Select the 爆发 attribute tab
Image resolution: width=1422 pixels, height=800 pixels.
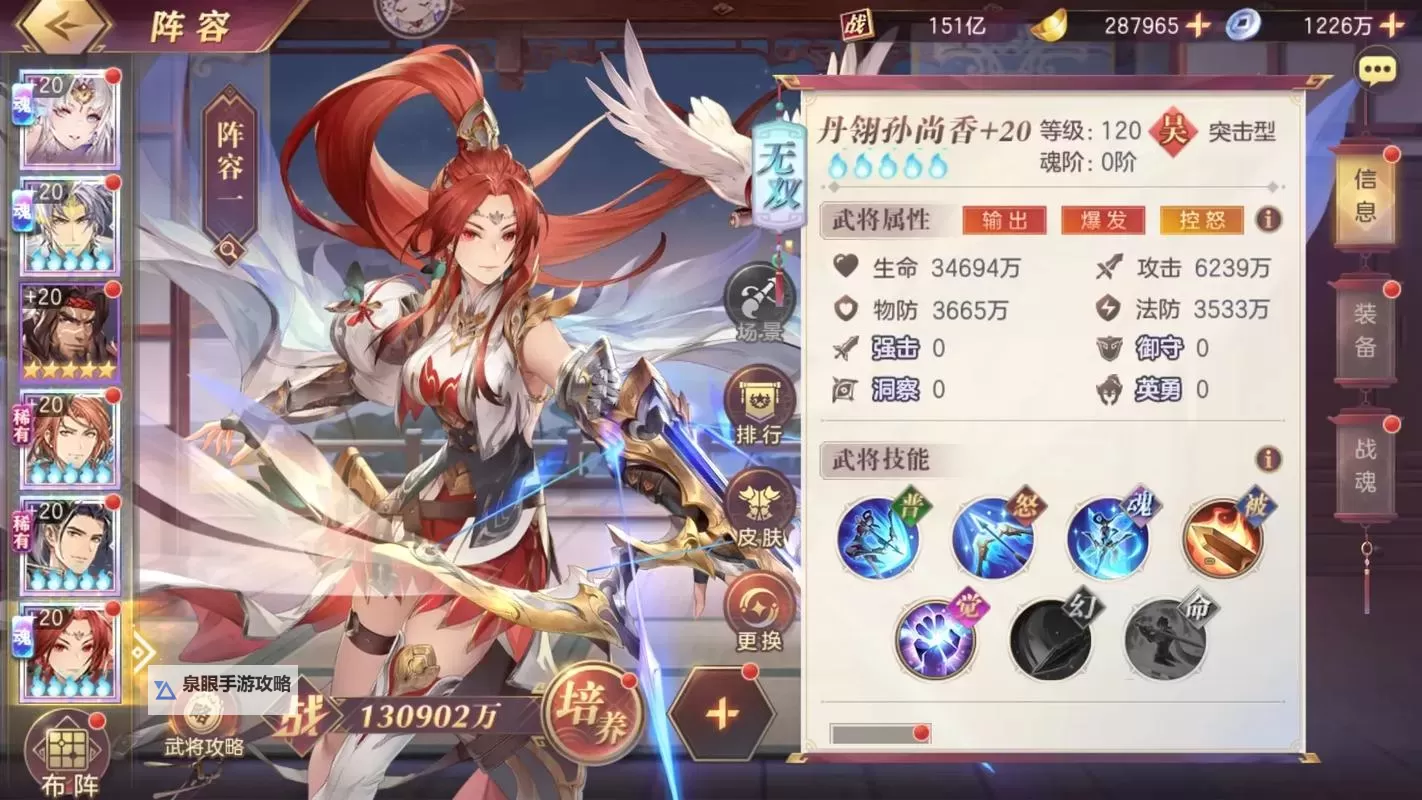1104,219
